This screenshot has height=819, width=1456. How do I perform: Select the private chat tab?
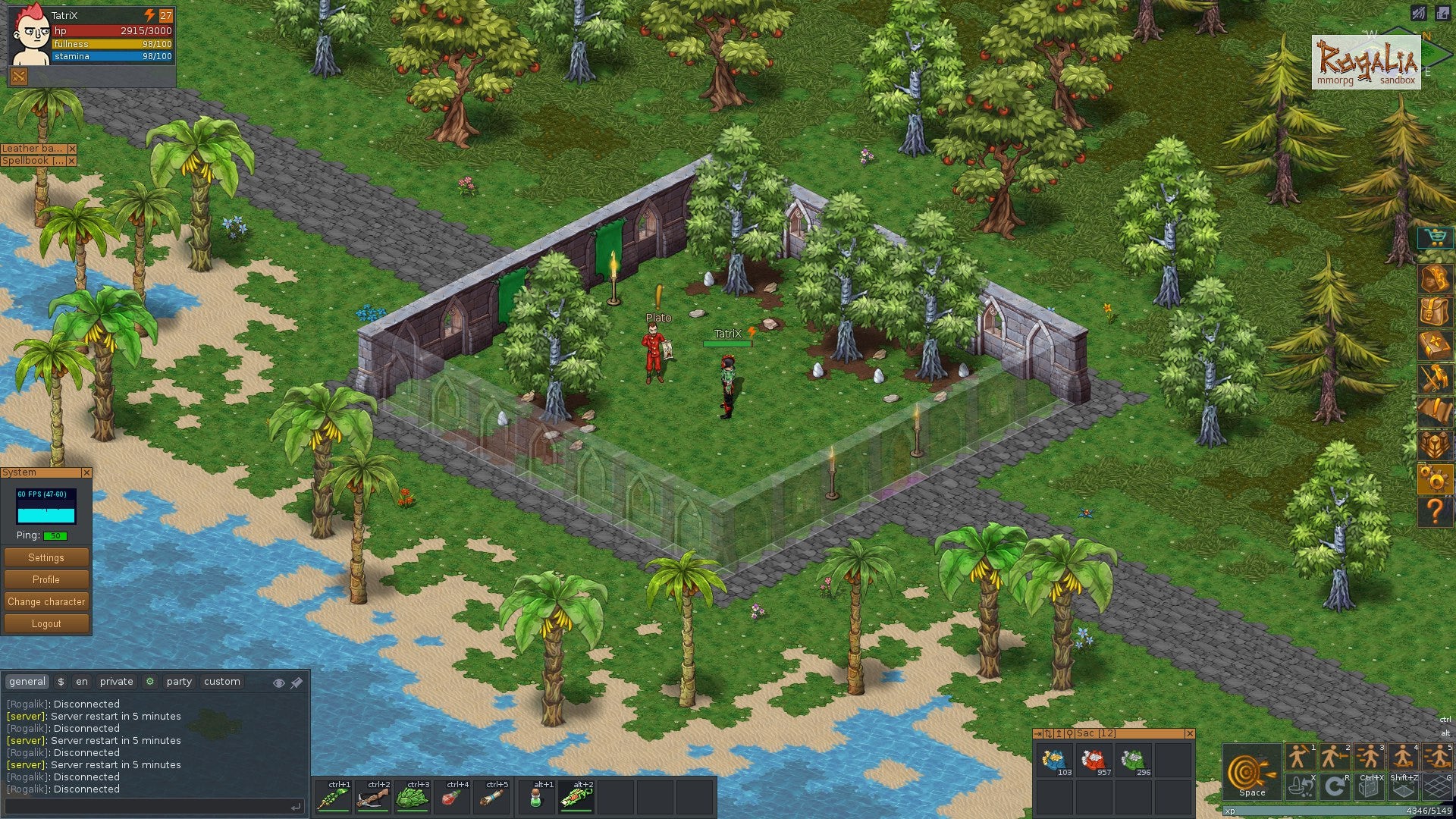point(116,682)
